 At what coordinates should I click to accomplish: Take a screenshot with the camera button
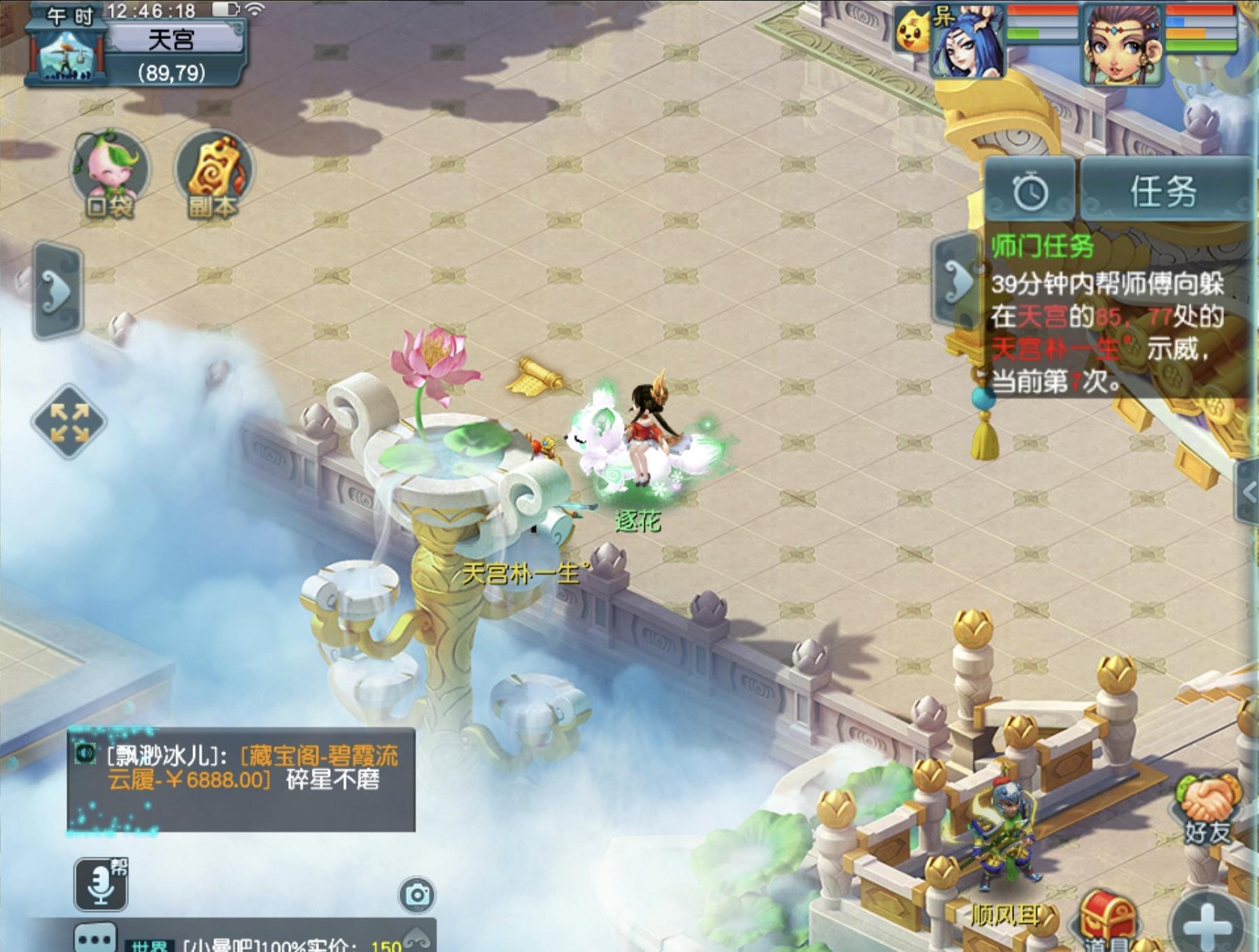pyautogui.click(x=417, y=895)
